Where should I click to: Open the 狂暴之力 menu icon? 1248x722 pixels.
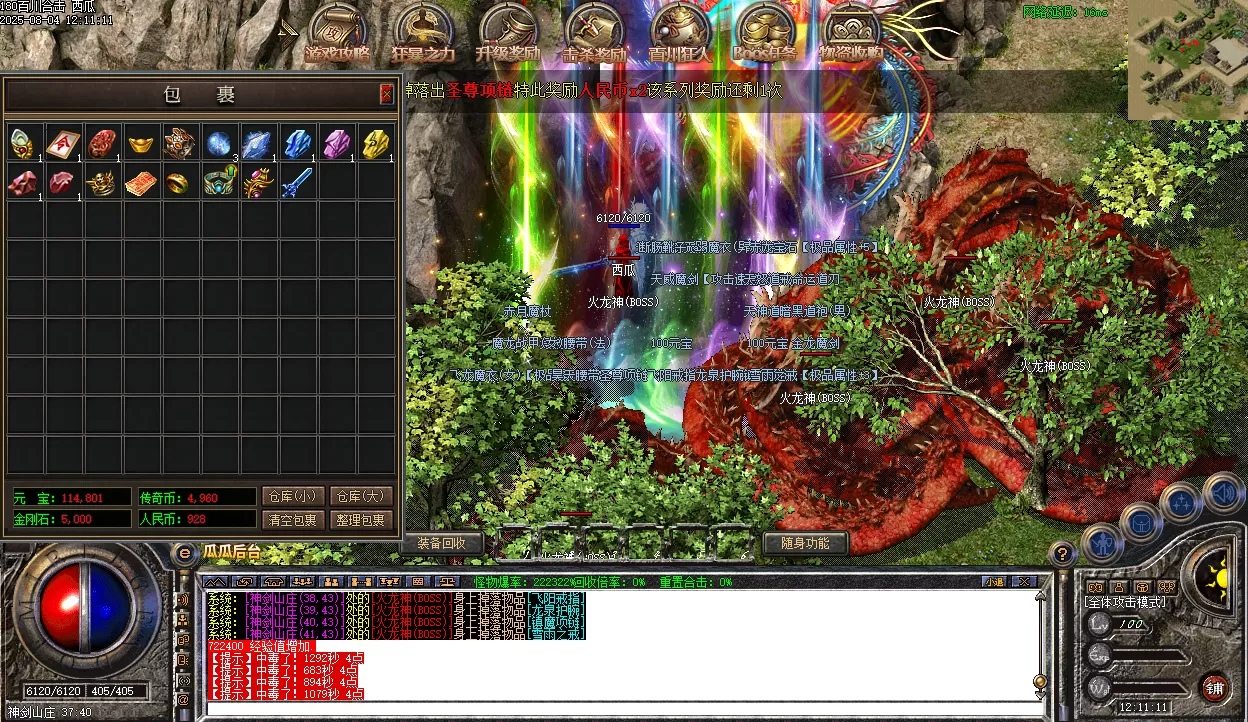pos(424,36)
